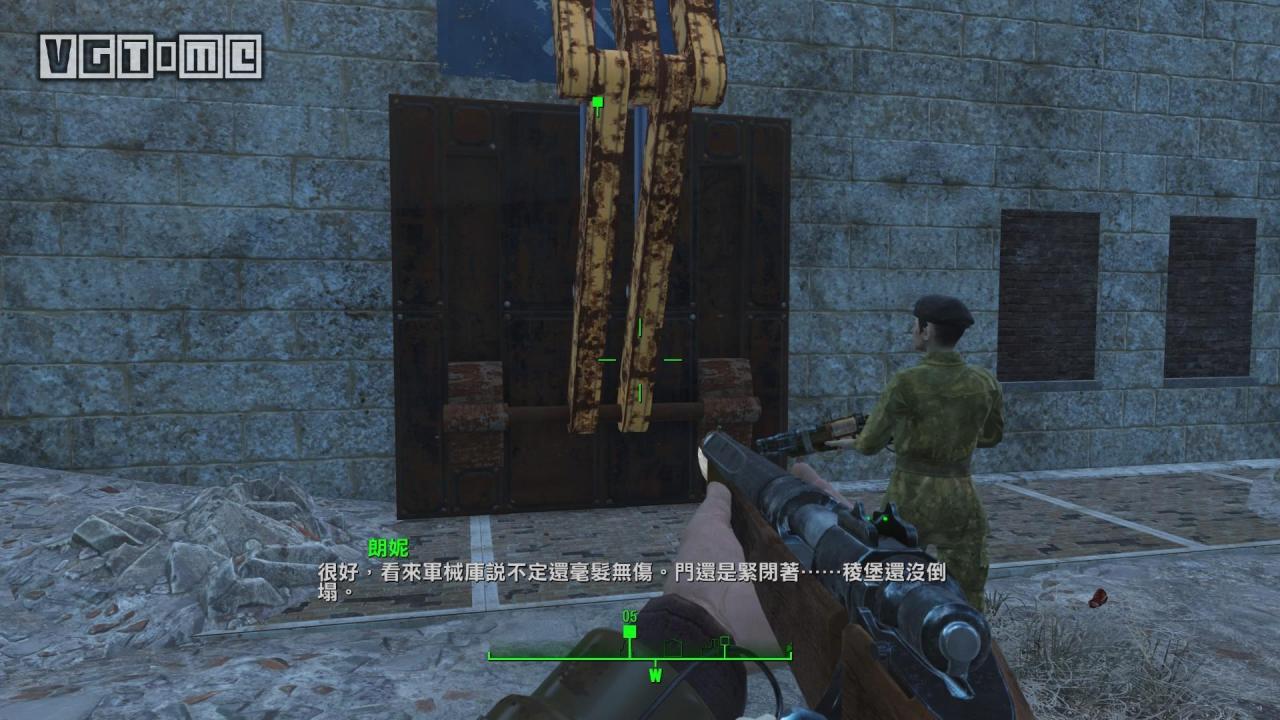The height and width of the screenshot is (720, 1280).
Task: Click the small square marker on compass far right
Action: tap(724, 641)
